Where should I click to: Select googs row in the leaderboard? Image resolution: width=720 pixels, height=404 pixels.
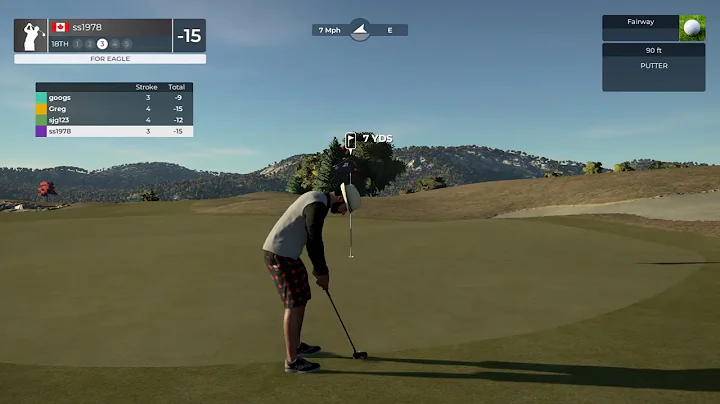pyautogui.click(x=114, y=98)
